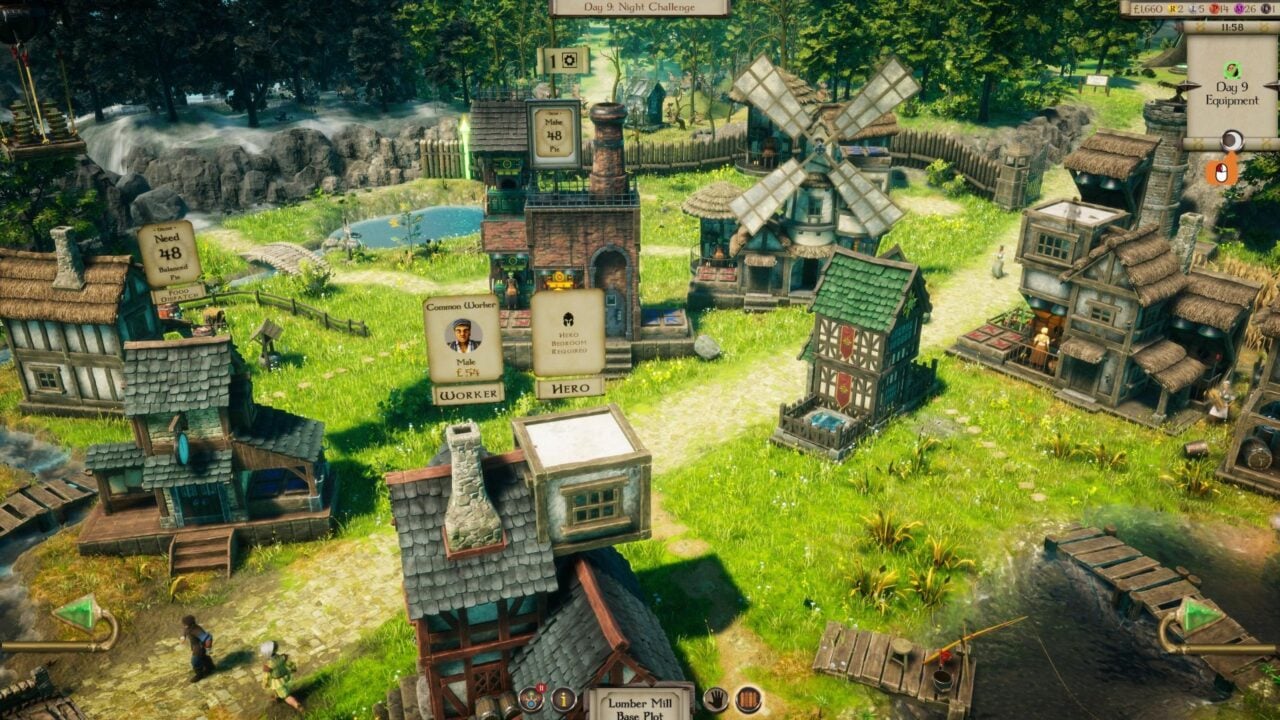Select the Day 9 Equipment character portrait
This screenshot has height=720, width=1280.
point(1232,70)
